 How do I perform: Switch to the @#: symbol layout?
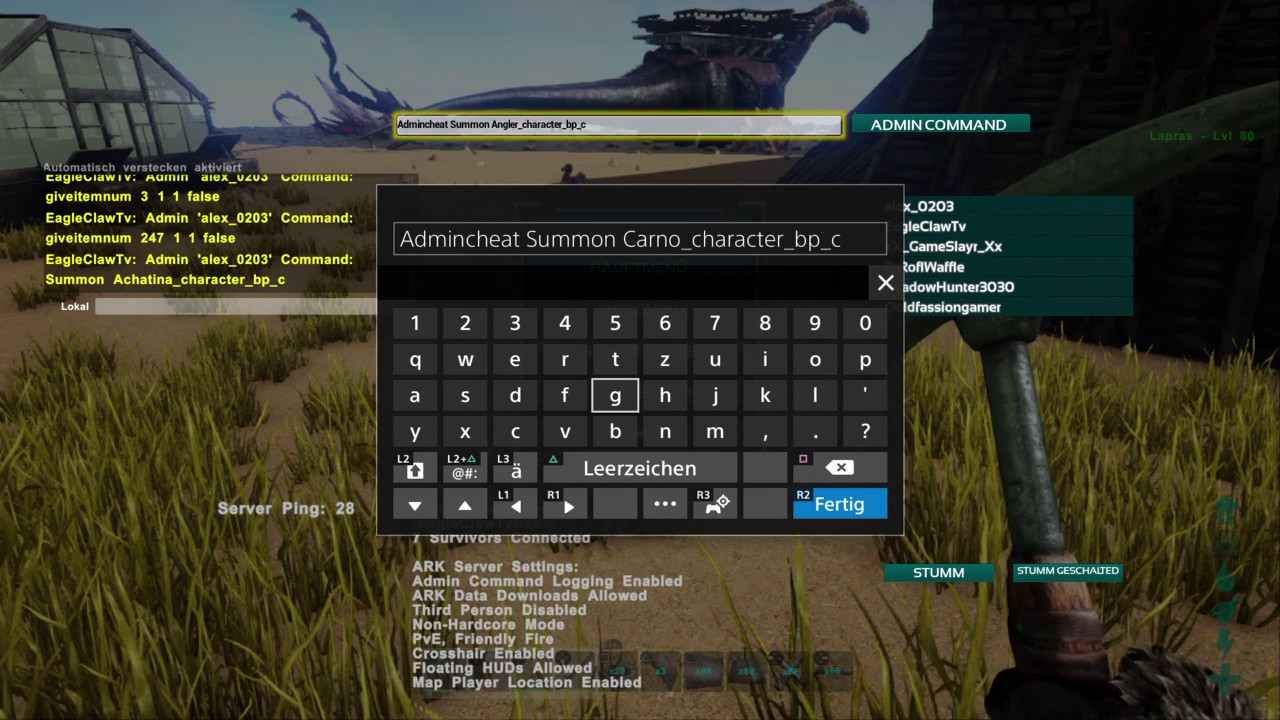464,467
